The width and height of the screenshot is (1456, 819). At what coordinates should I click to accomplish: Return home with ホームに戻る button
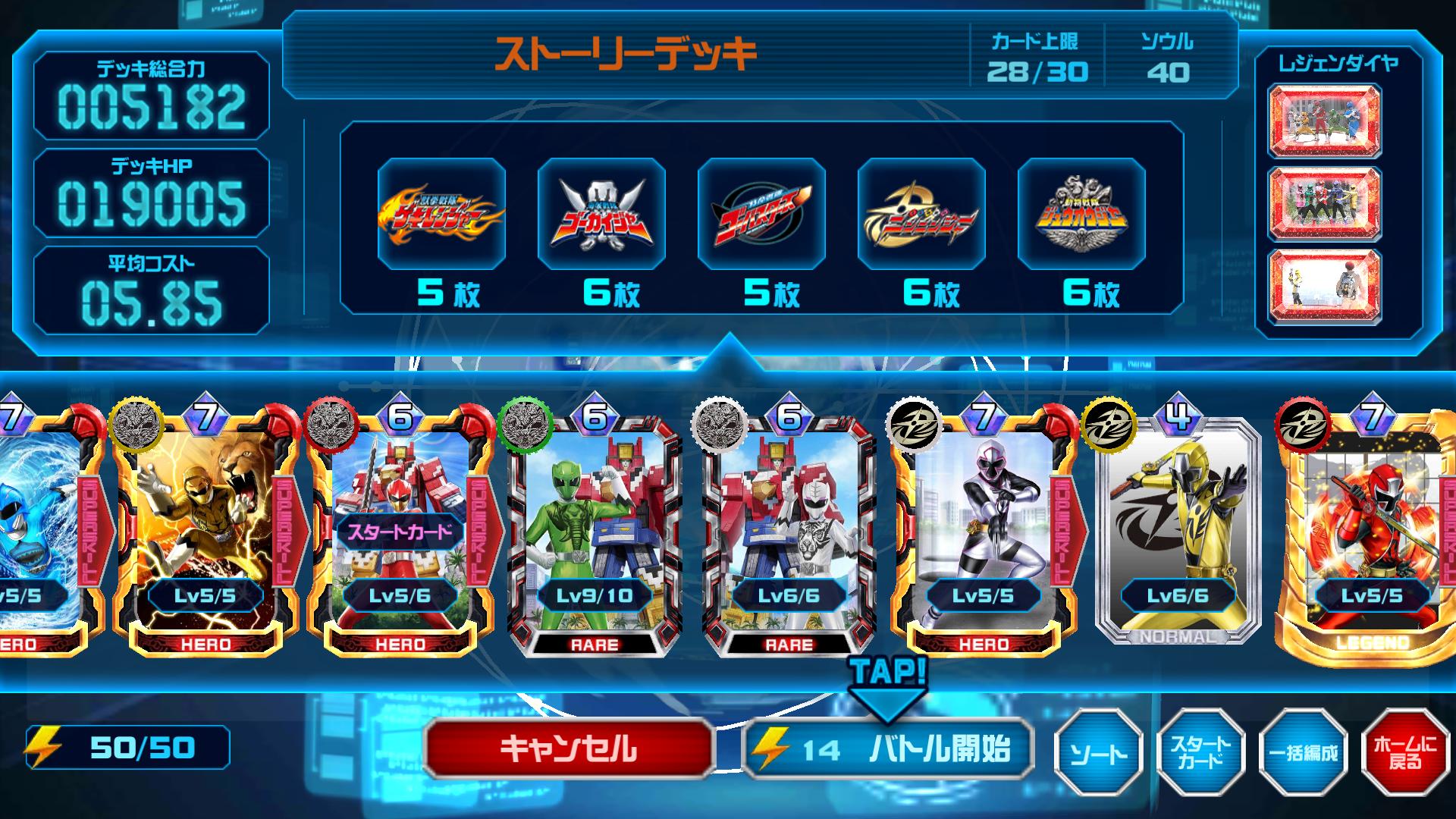tap(1404, 752)
